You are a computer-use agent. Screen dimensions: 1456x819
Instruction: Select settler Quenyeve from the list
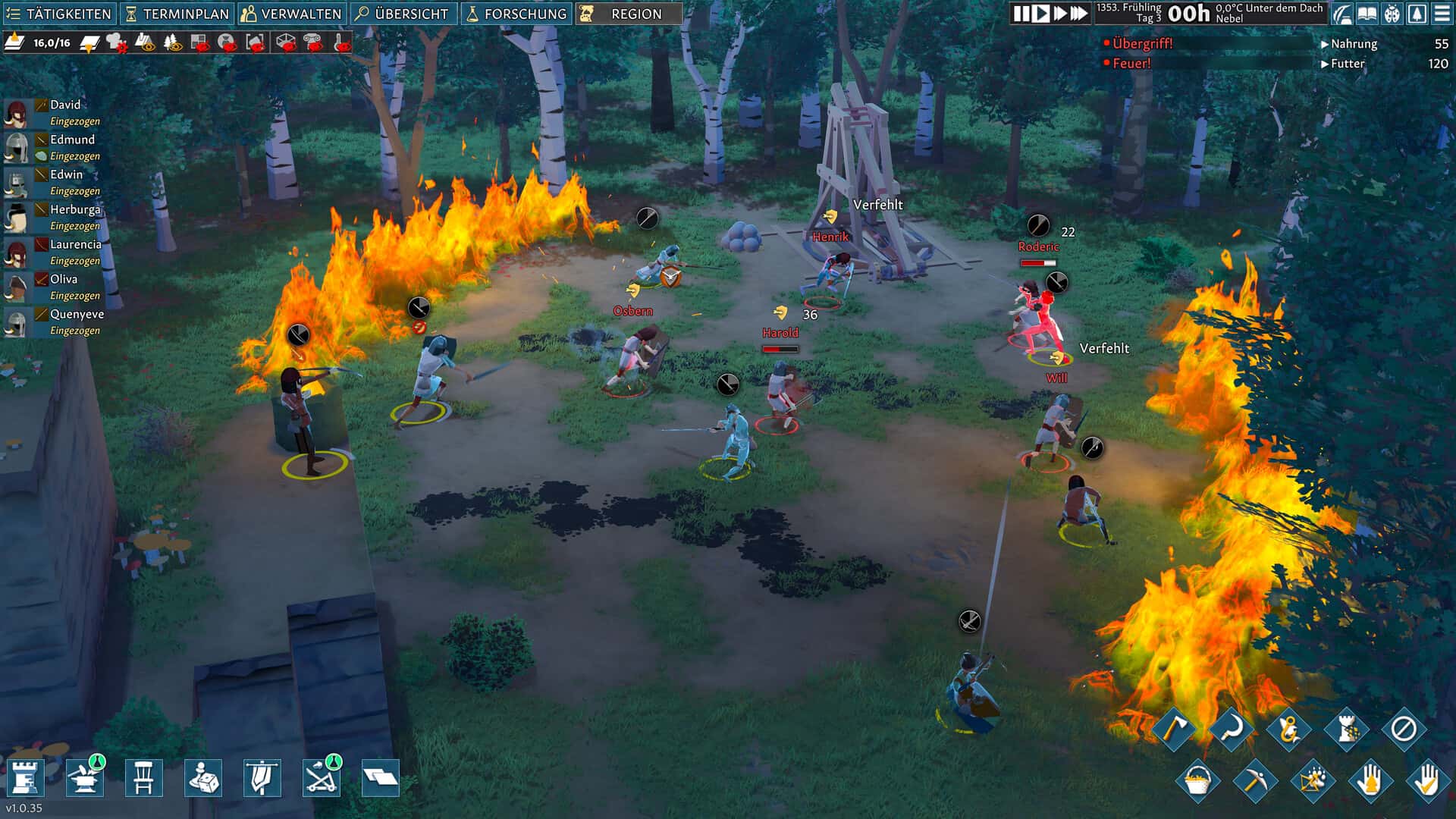(x=77, y=314)
